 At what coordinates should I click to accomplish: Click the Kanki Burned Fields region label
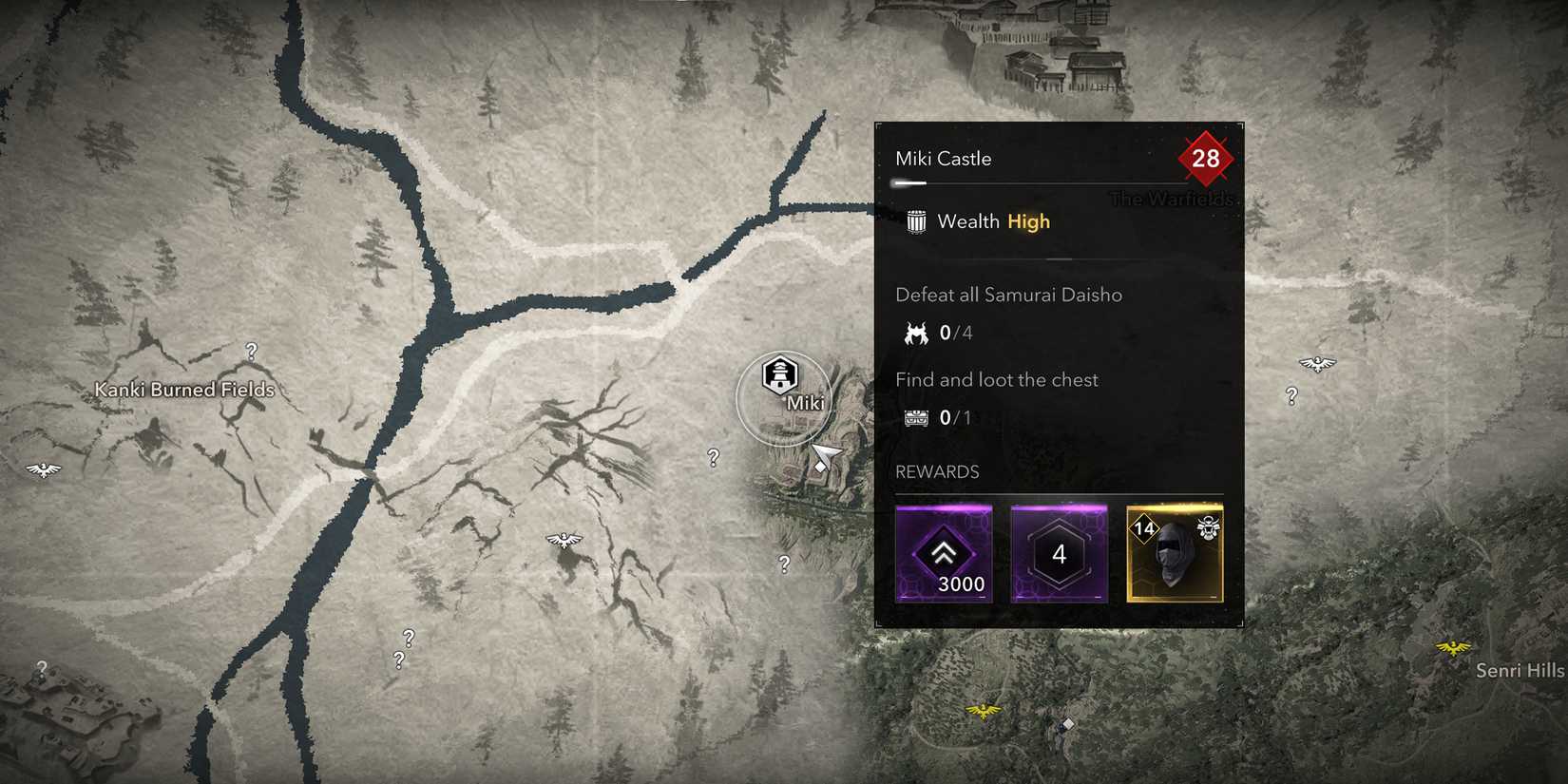click(184, 390)
